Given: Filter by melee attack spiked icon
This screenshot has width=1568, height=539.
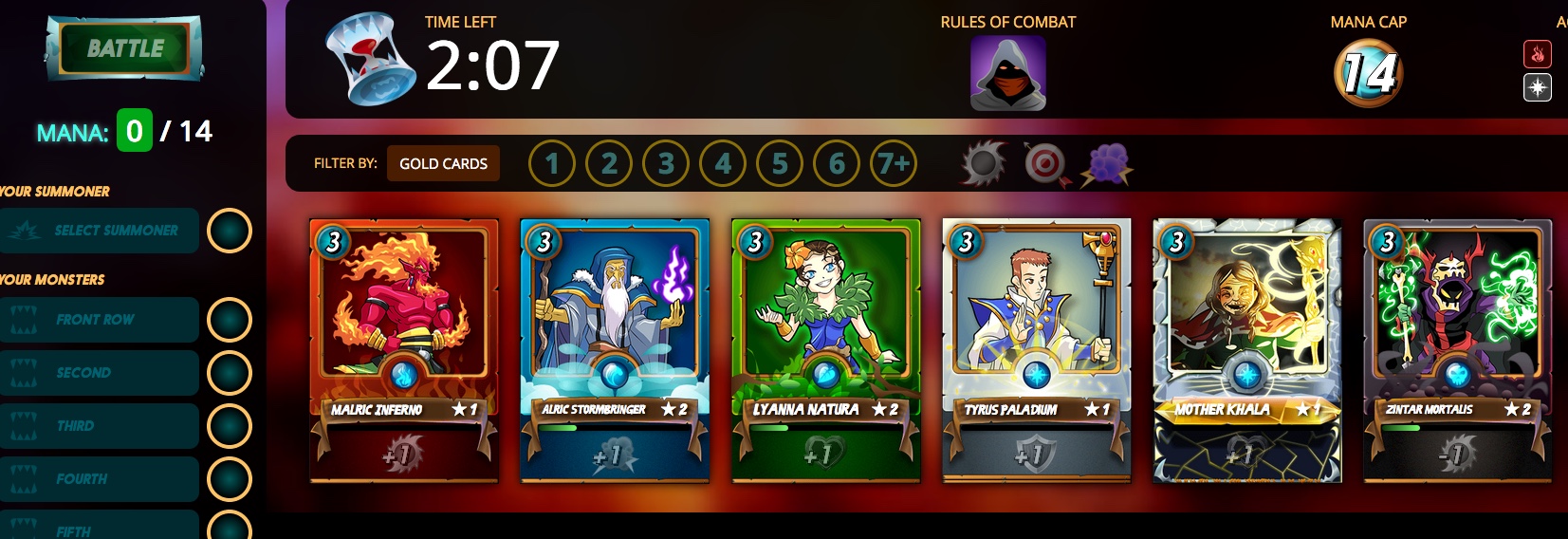Looking at the screenshot, I should click(983, 164).
